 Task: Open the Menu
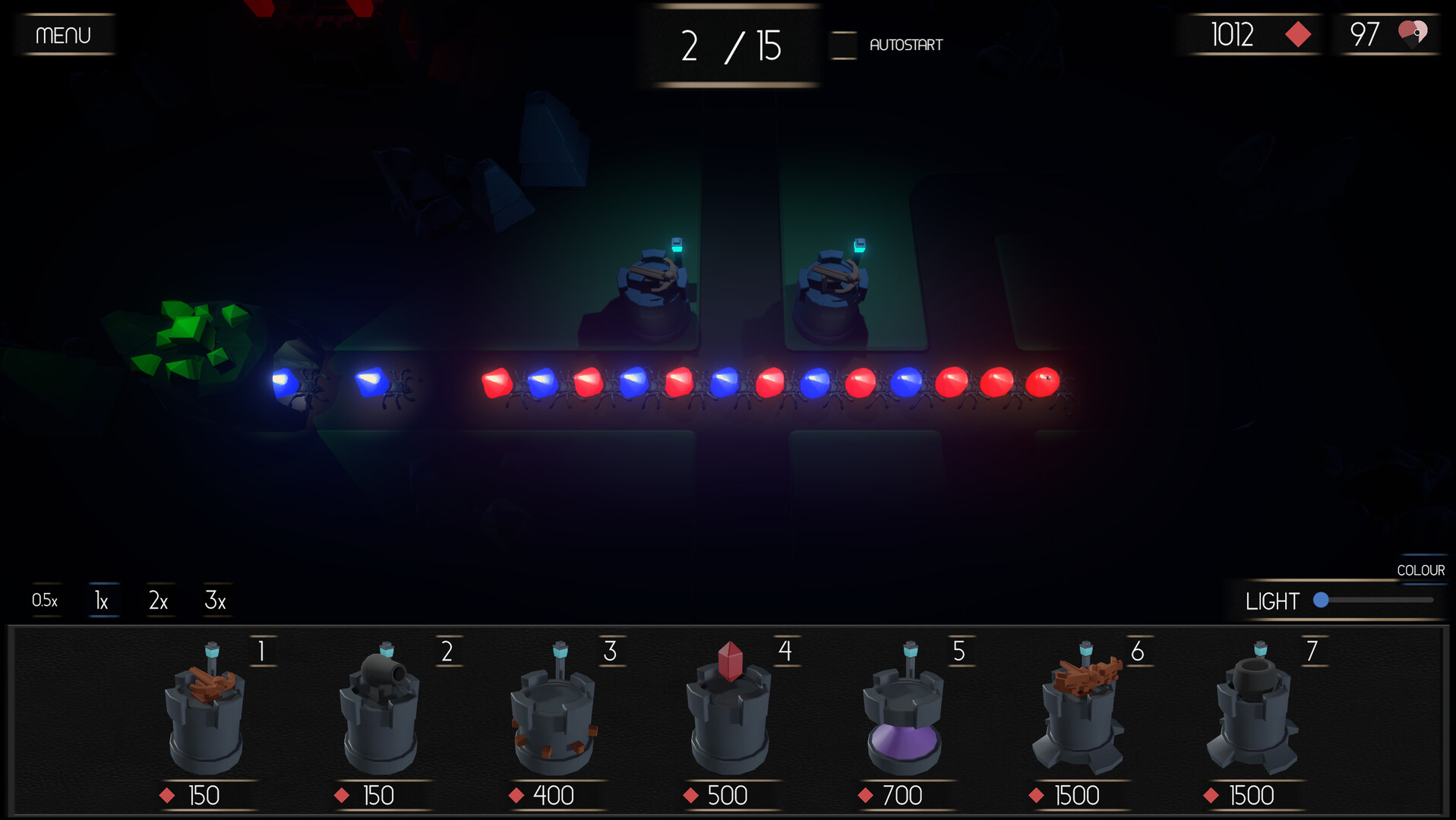(65, 34)
